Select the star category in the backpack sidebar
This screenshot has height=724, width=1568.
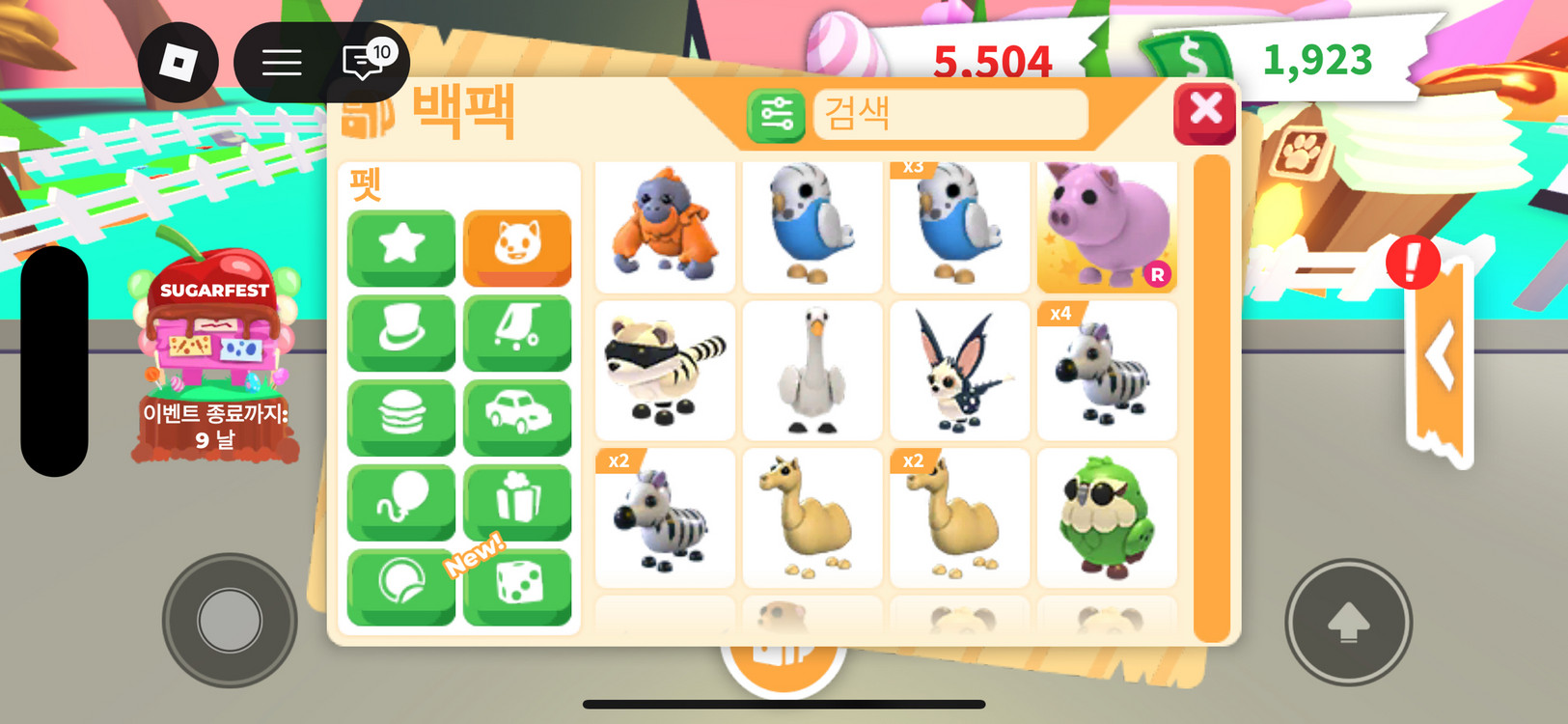coord(401,248)
